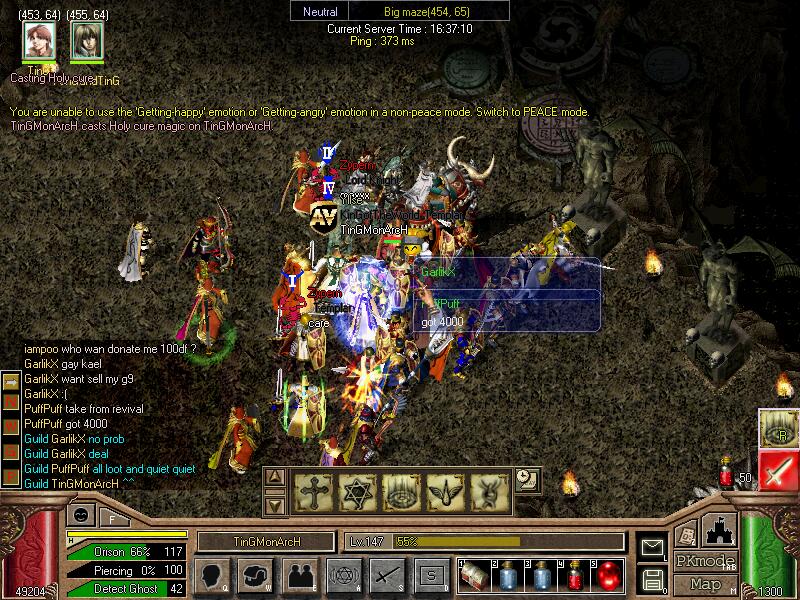
Task: Use the treasure chest in quick slot one
Action: click(472, 575)
